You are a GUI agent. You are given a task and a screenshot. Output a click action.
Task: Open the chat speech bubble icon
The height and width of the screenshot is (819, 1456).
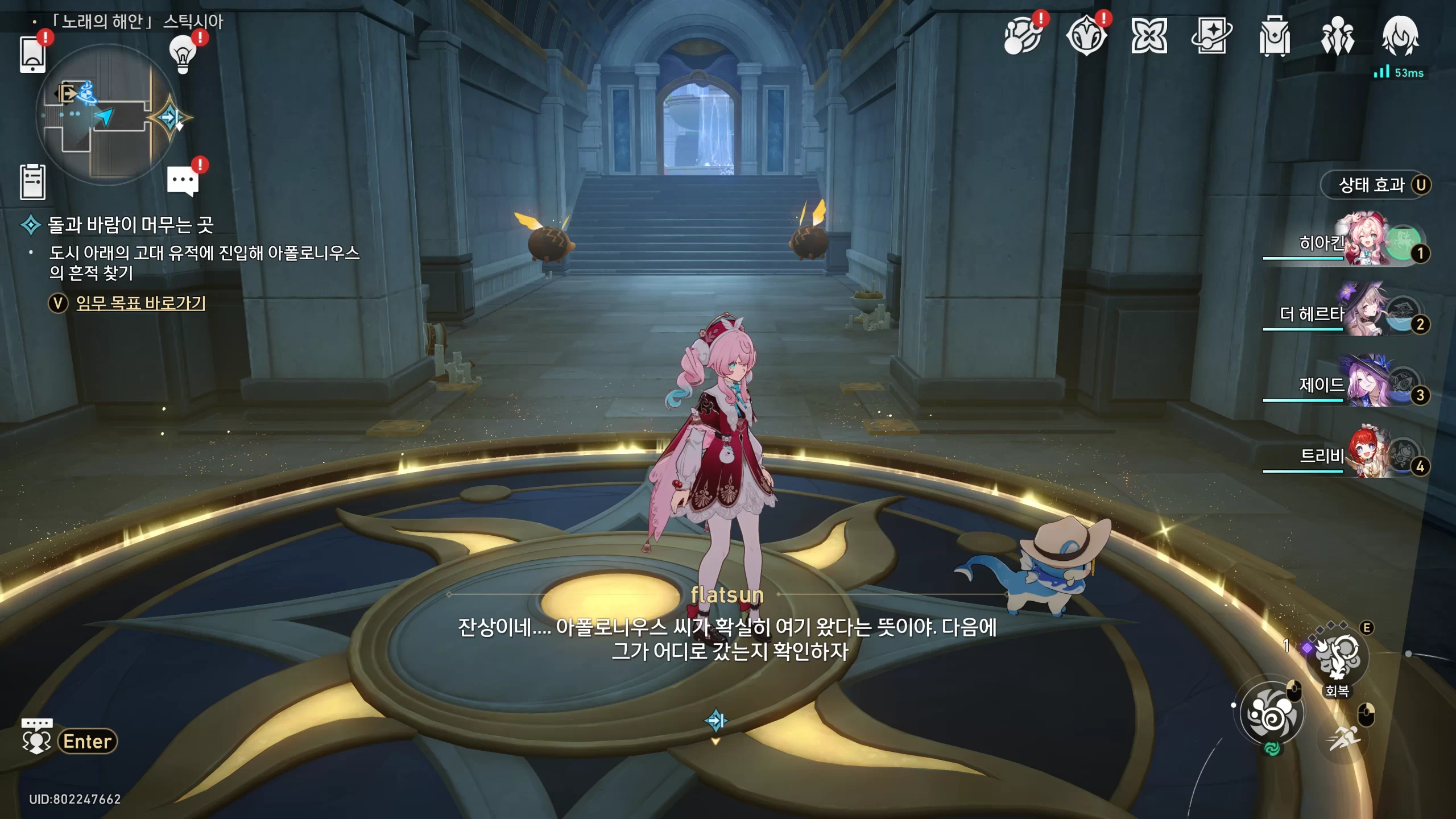coord(183,181)
